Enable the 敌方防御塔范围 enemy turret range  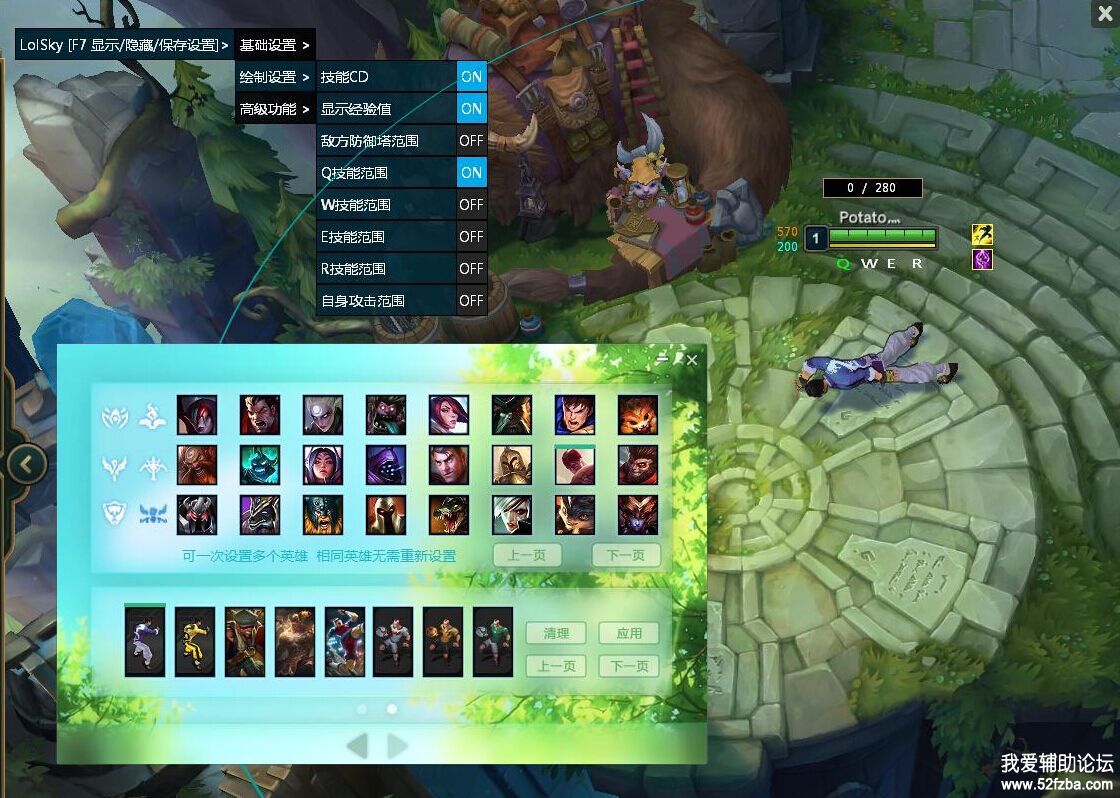coord(471,141)
